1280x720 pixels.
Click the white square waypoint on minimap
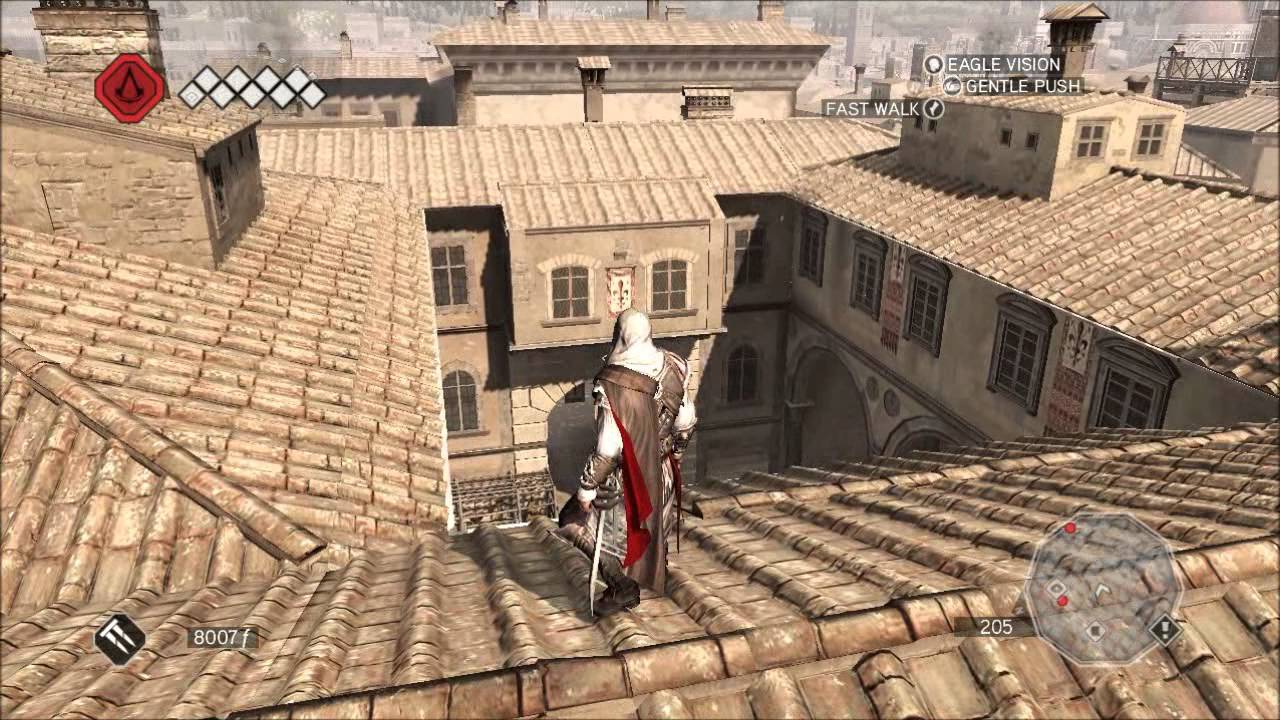[x=1057, y=588]
